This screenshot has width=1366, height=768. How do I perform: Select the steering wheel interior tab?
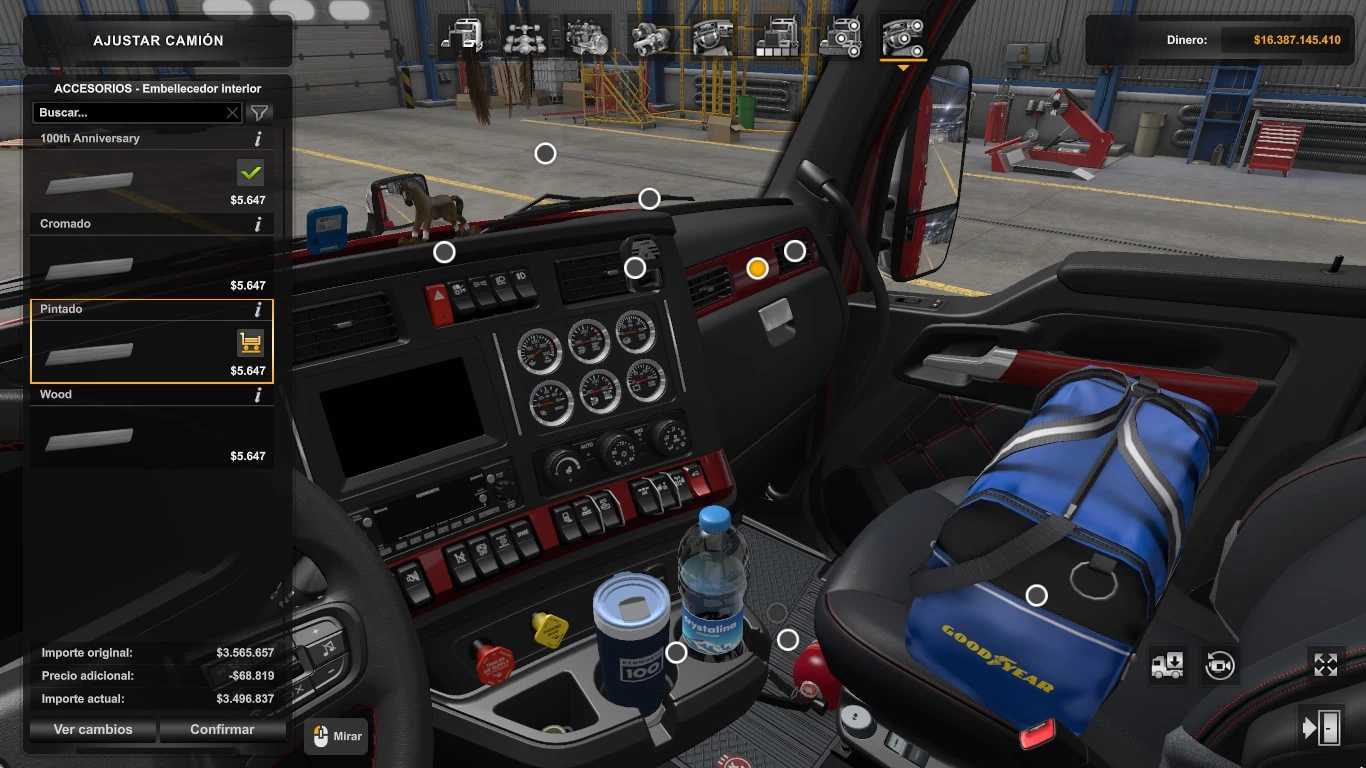713,37
